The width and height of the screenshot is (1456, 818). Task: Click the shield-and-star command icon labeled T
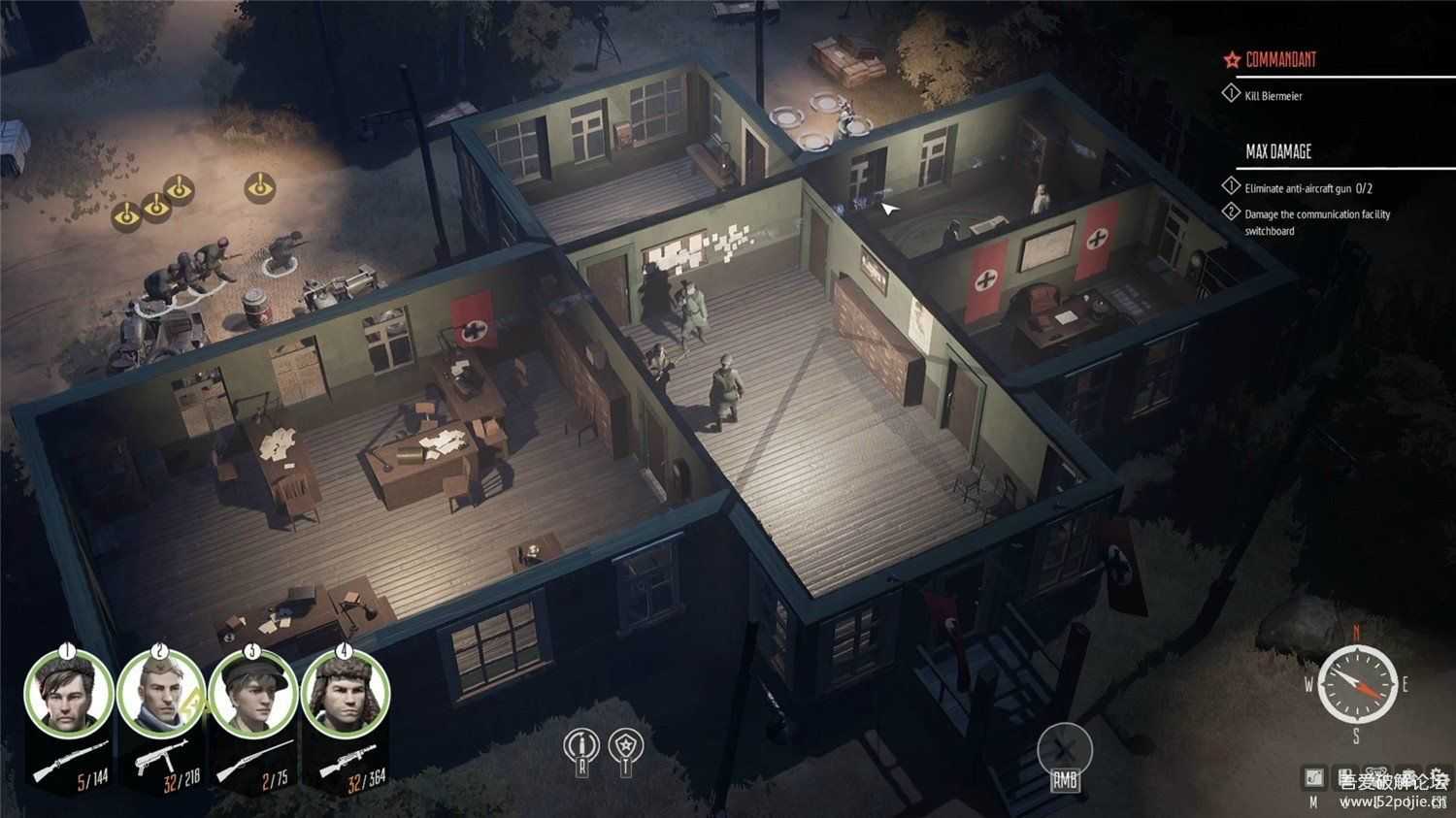(627, 744)
